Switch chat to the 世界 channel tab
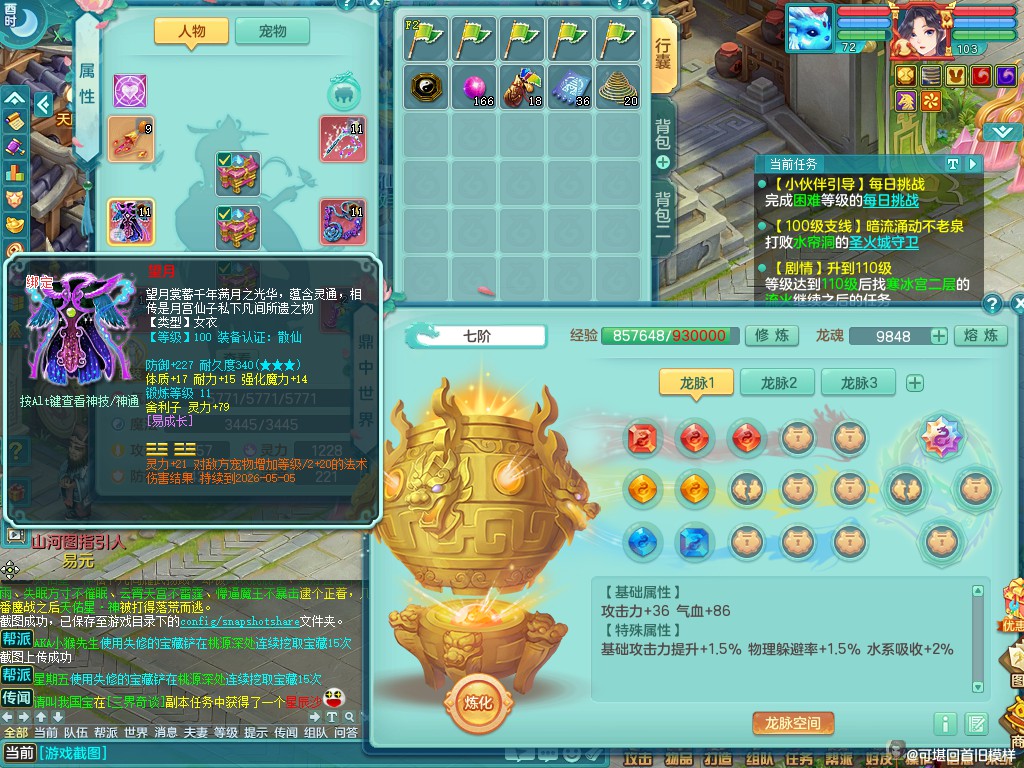1024x768 pixels. tap(136, 732)
